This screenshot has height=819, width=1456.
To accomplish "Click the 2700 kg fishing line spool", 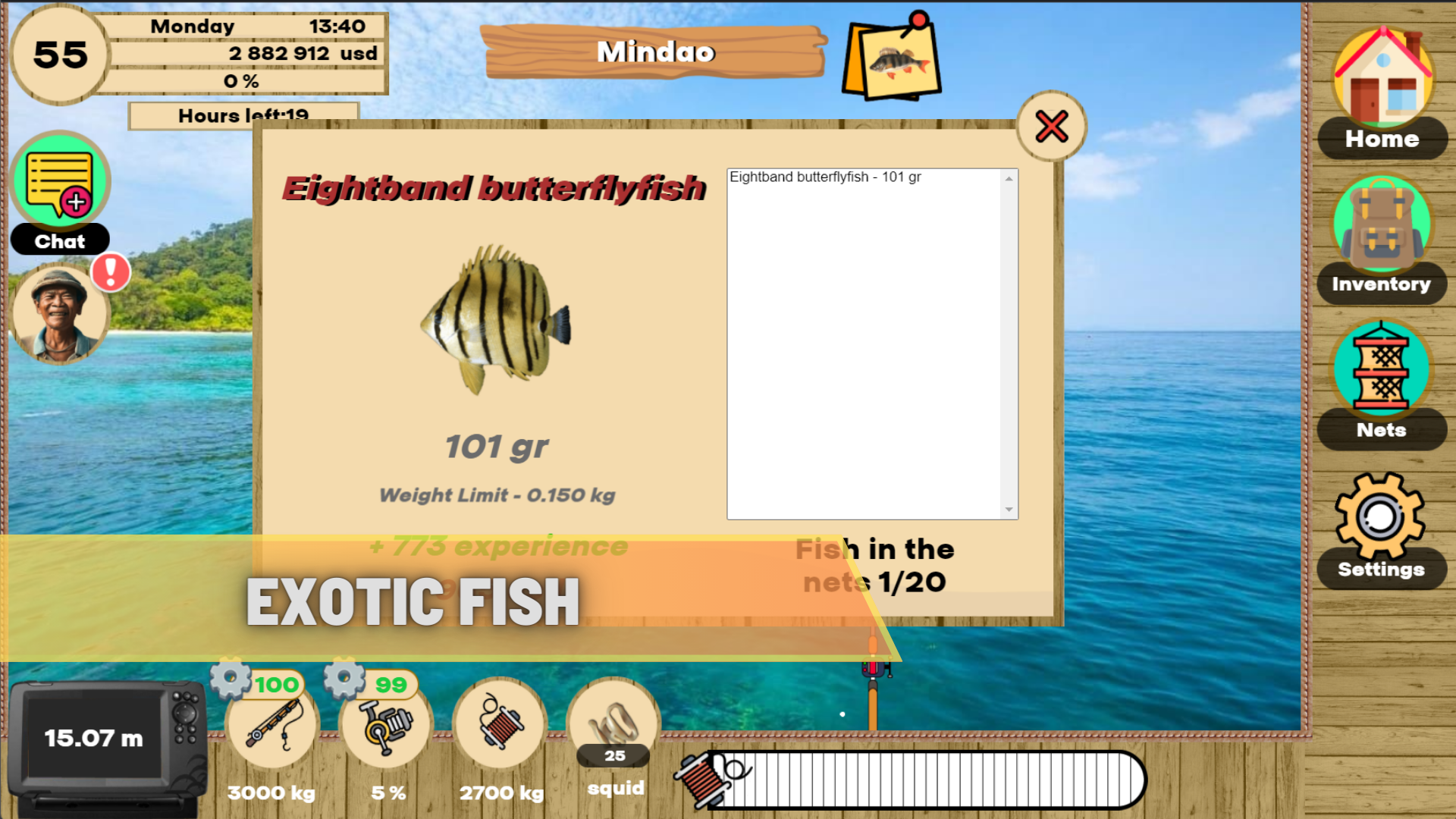I will click(499, 726).
